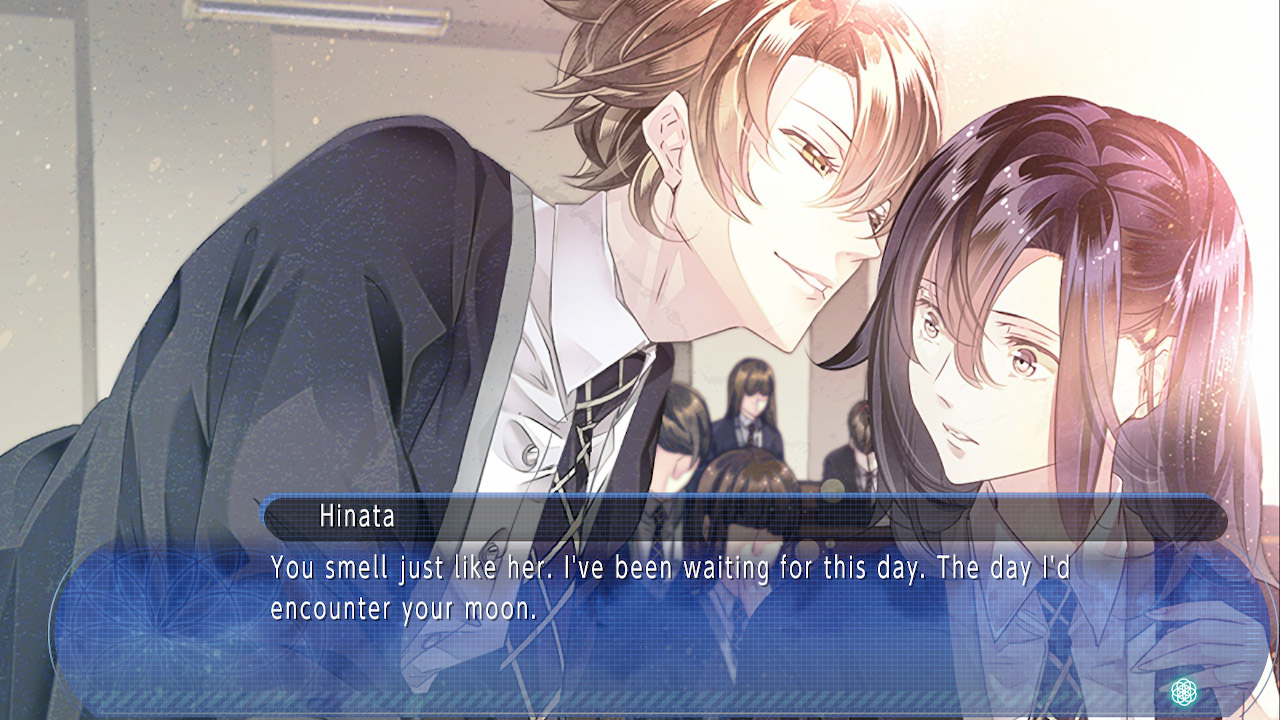Tap the circular sigil in the dialogue box corner

click(x=1183, y=690)
